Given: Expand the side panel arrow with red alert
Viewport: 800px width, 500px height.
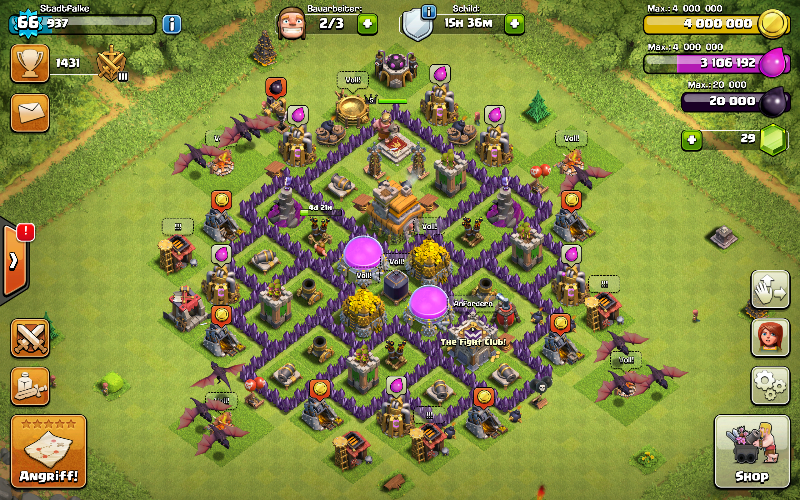Looking at the screenshot, I should [14, 260].
